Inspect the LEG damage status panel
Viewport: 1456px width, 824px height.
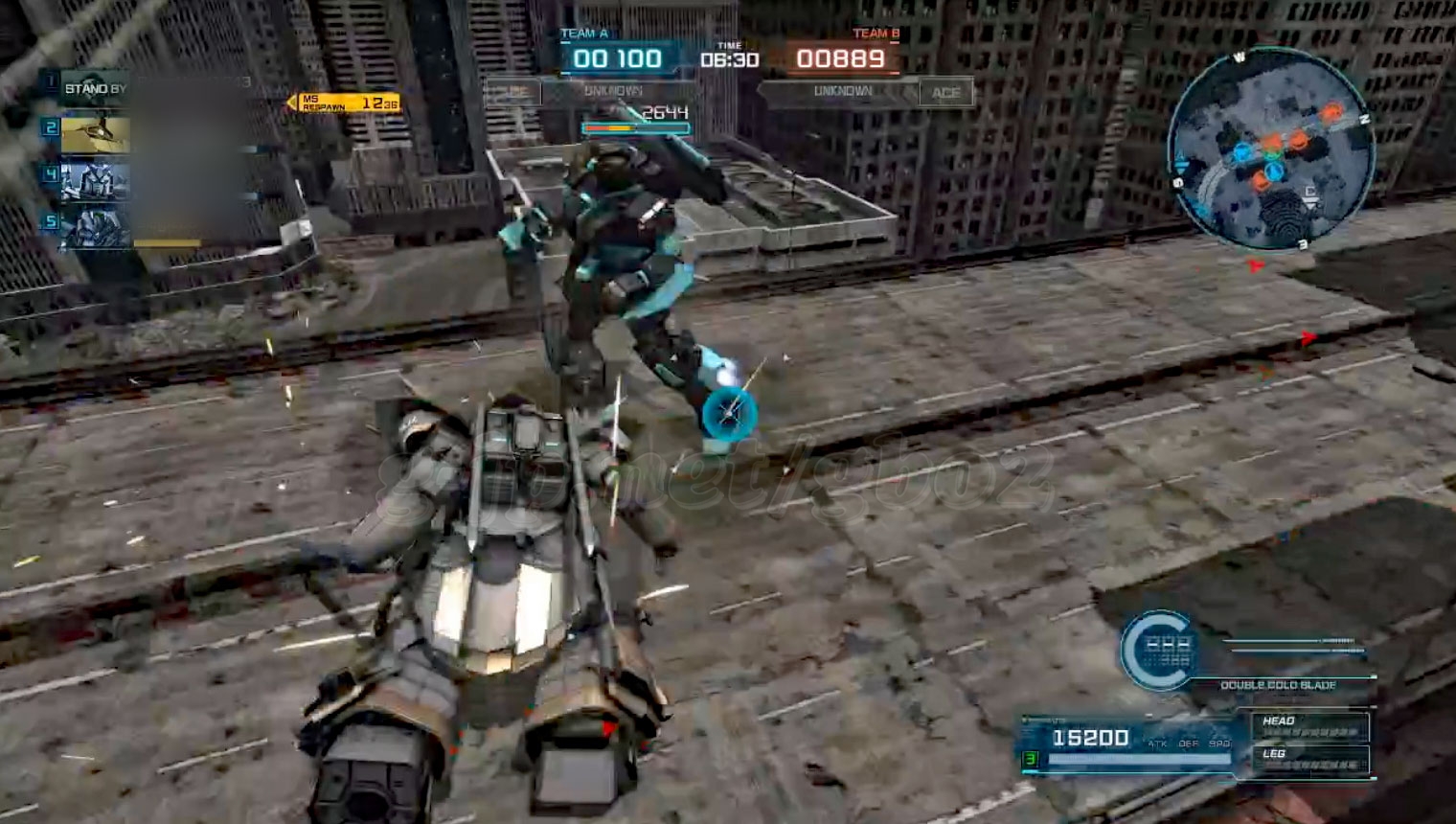click(1309, 759)
